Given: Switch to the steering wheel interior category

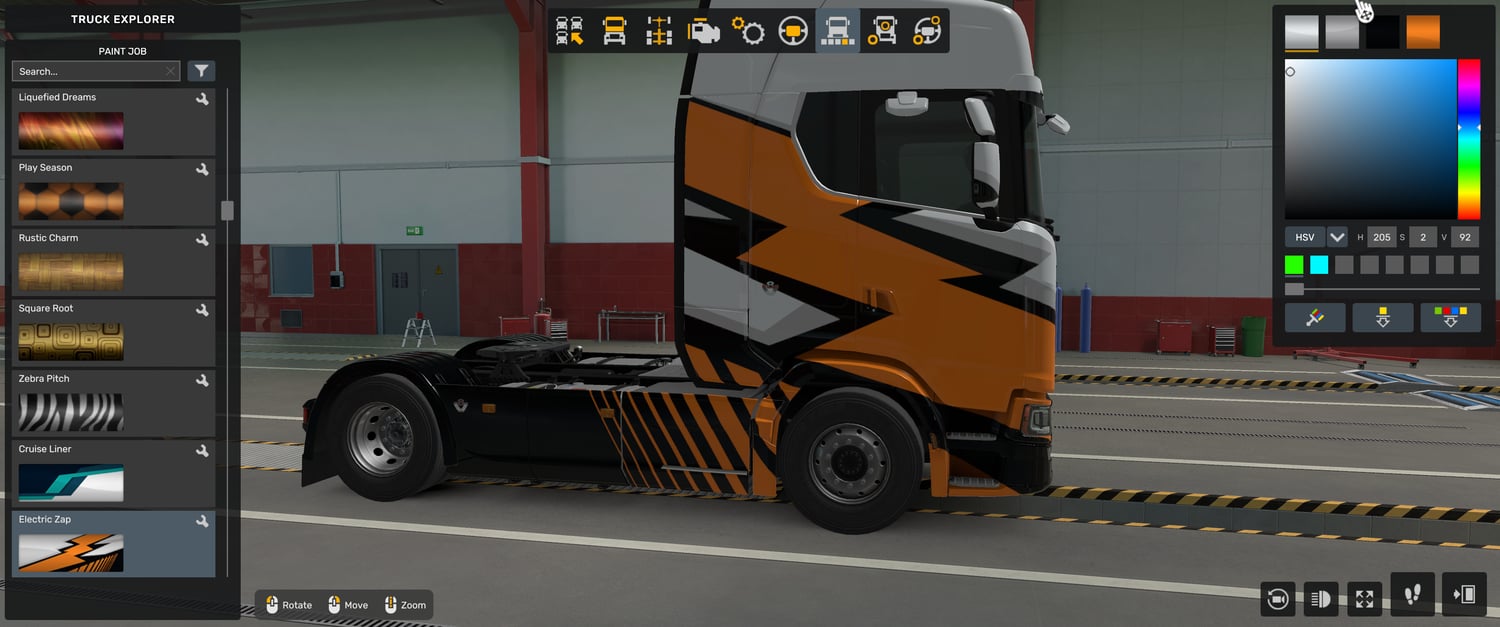Looking at the screenshot, I should click(793, 31).
